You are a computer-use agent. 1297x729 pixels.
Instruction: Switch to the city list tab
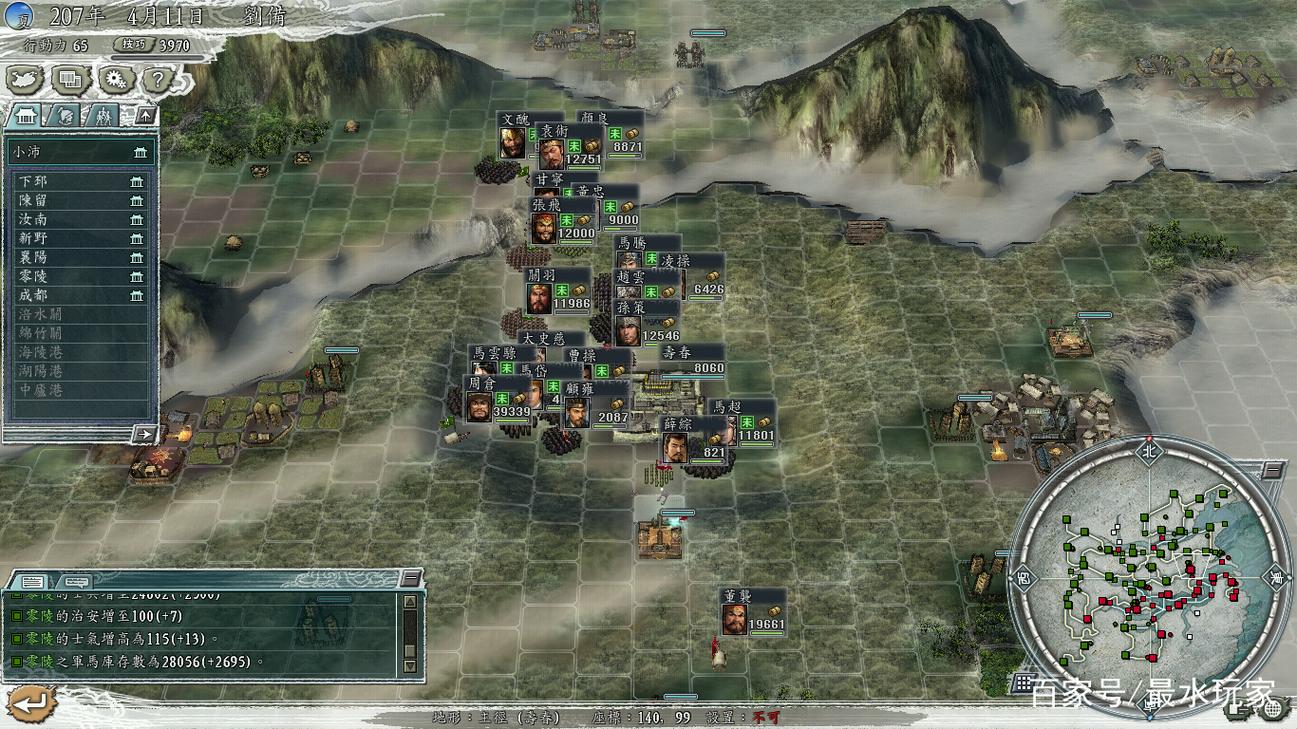(x=26, y=115)
